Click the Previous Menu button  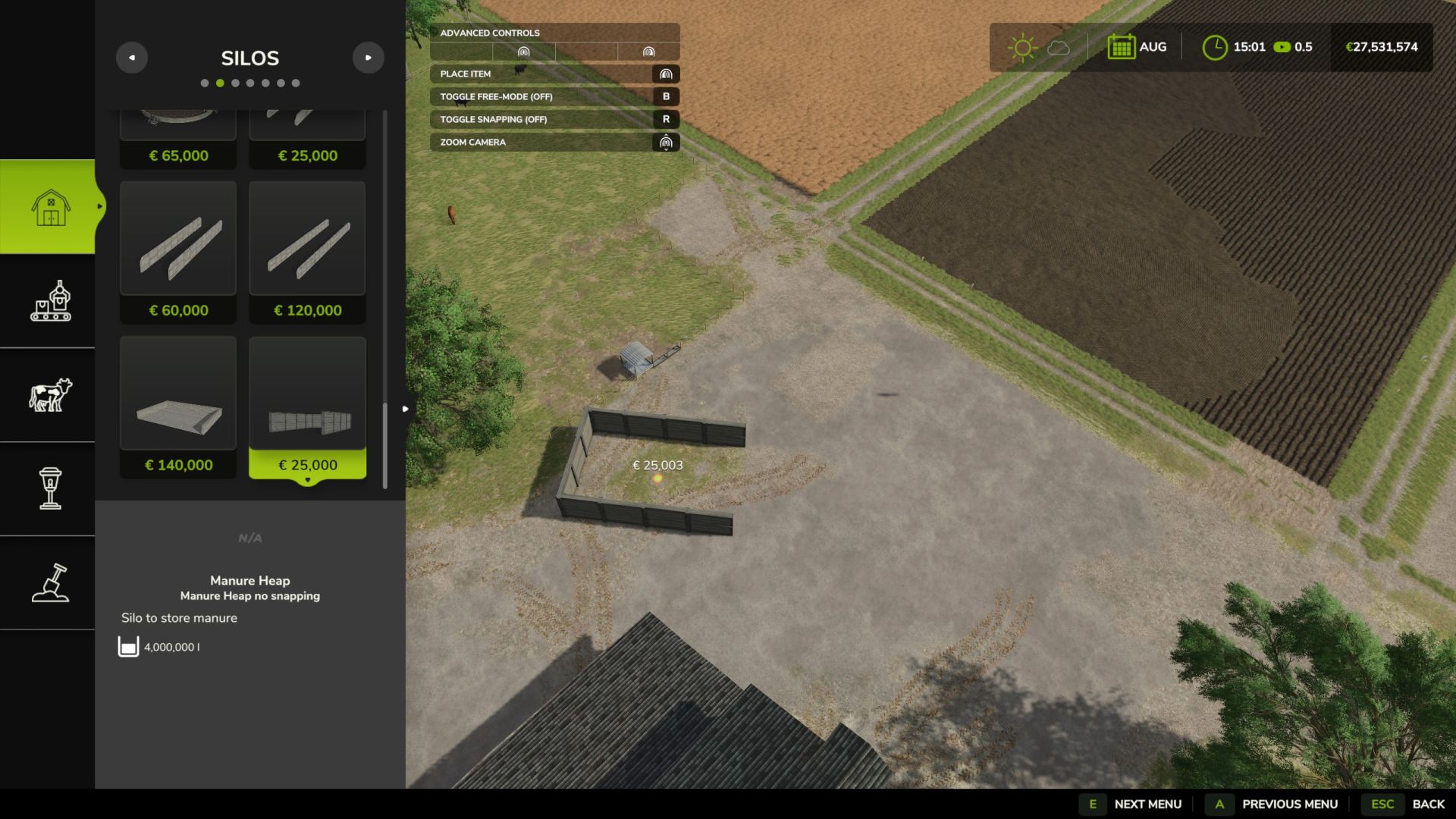1276,804
